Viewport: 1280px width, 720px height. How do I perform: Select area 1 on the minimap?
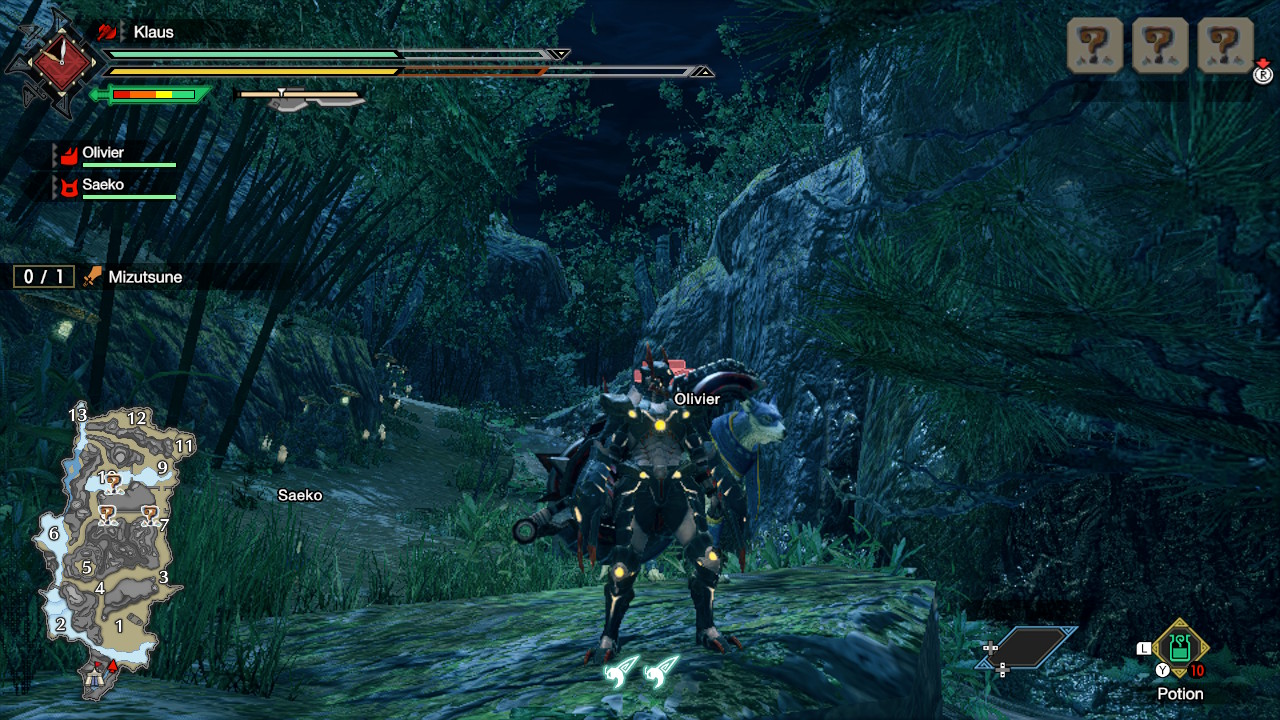point(119,627)
